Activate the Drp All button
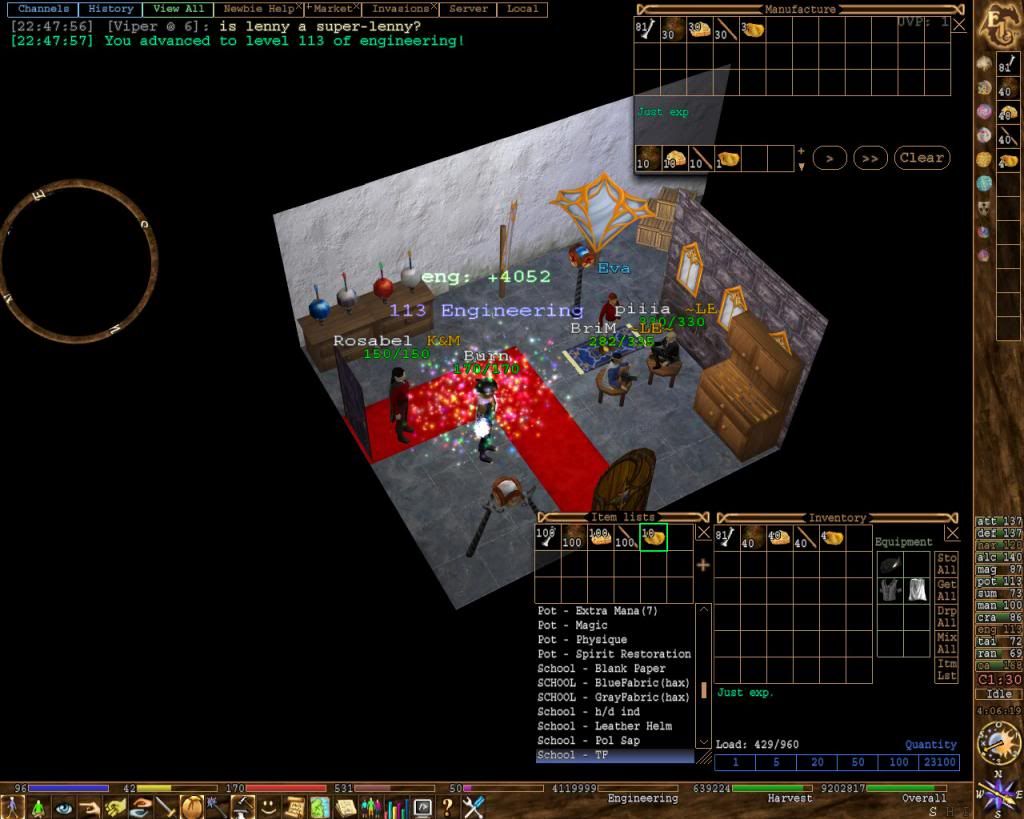This screenshot has height=819, width=1024. click(946, 617)
